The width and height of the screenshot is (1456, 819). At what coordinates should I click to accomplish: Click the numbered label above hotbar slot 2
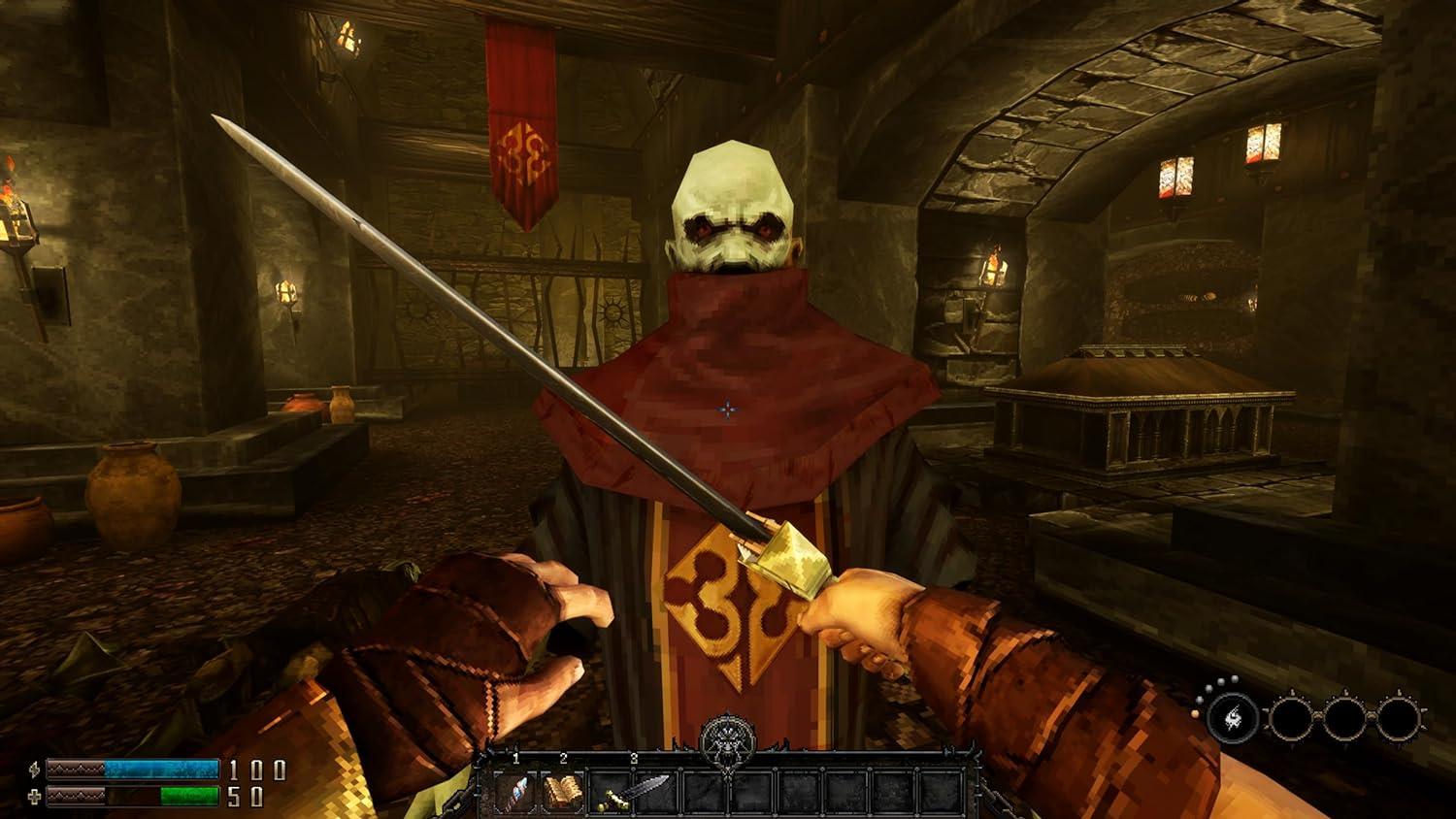(x=563, y=758)
